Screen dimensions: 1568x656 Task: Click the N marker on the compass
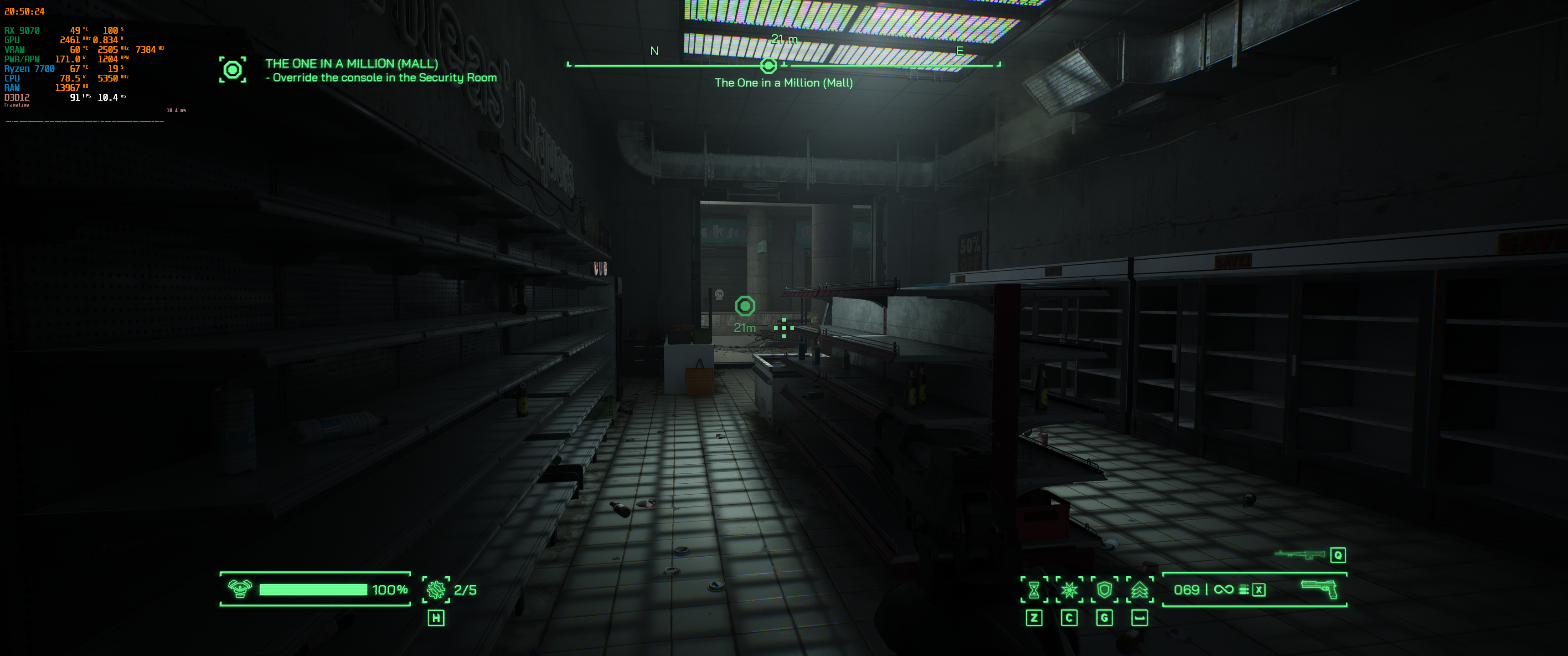click(x=655, y=51)
